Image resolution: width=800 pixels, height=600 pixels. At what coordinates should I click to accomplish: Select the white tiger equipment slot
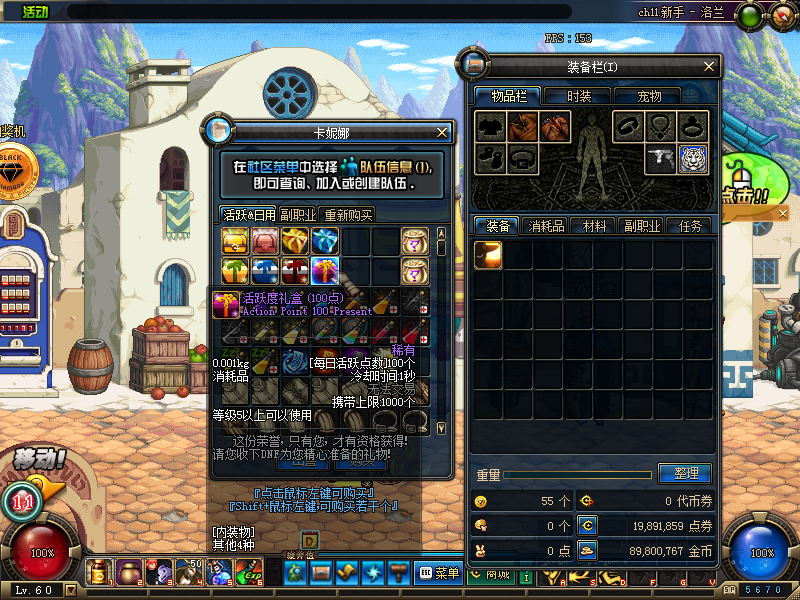(693, 158)
